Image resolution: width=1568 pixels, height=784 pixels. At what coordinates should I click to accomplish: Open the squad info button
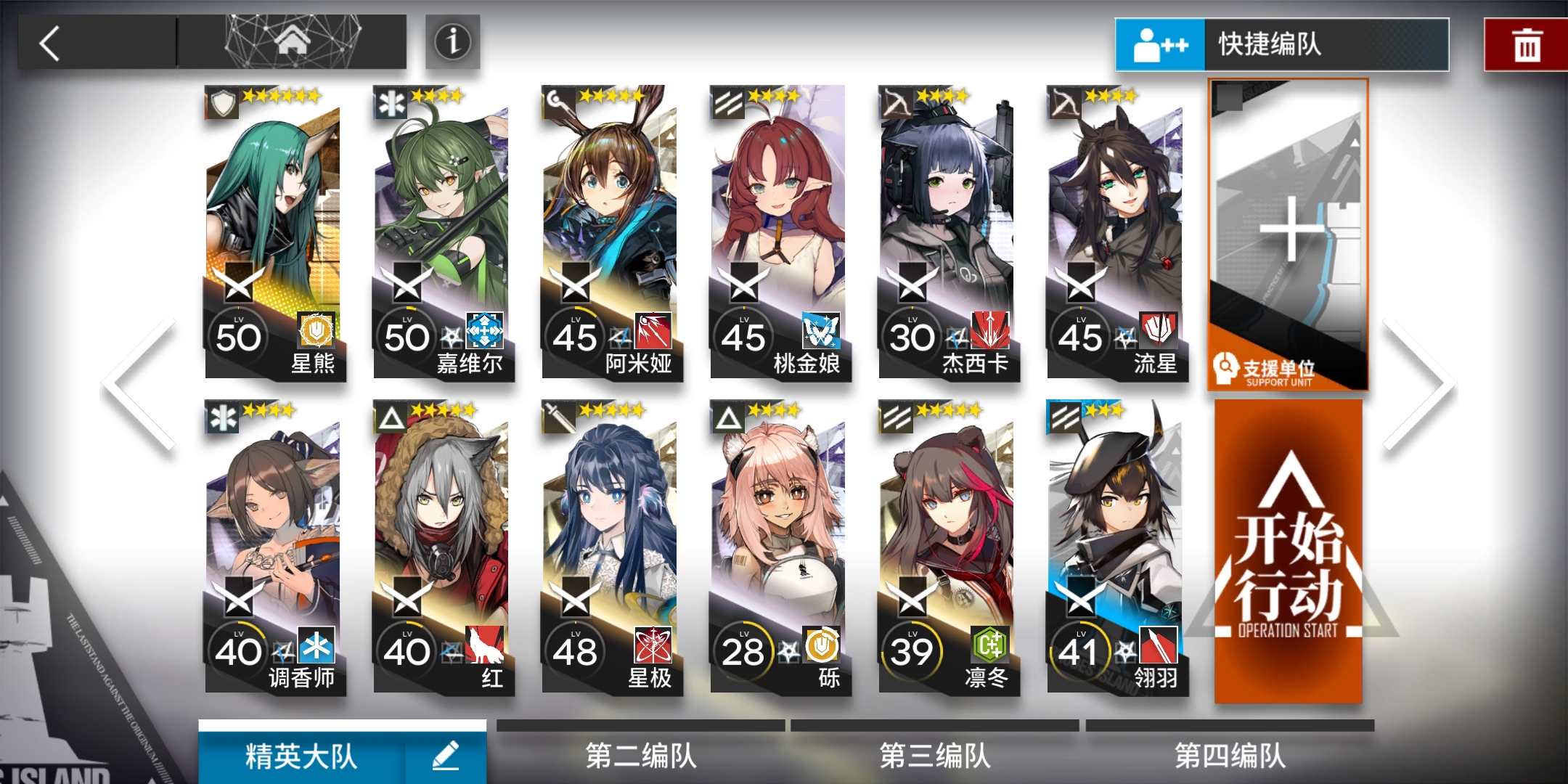[452, 42]
